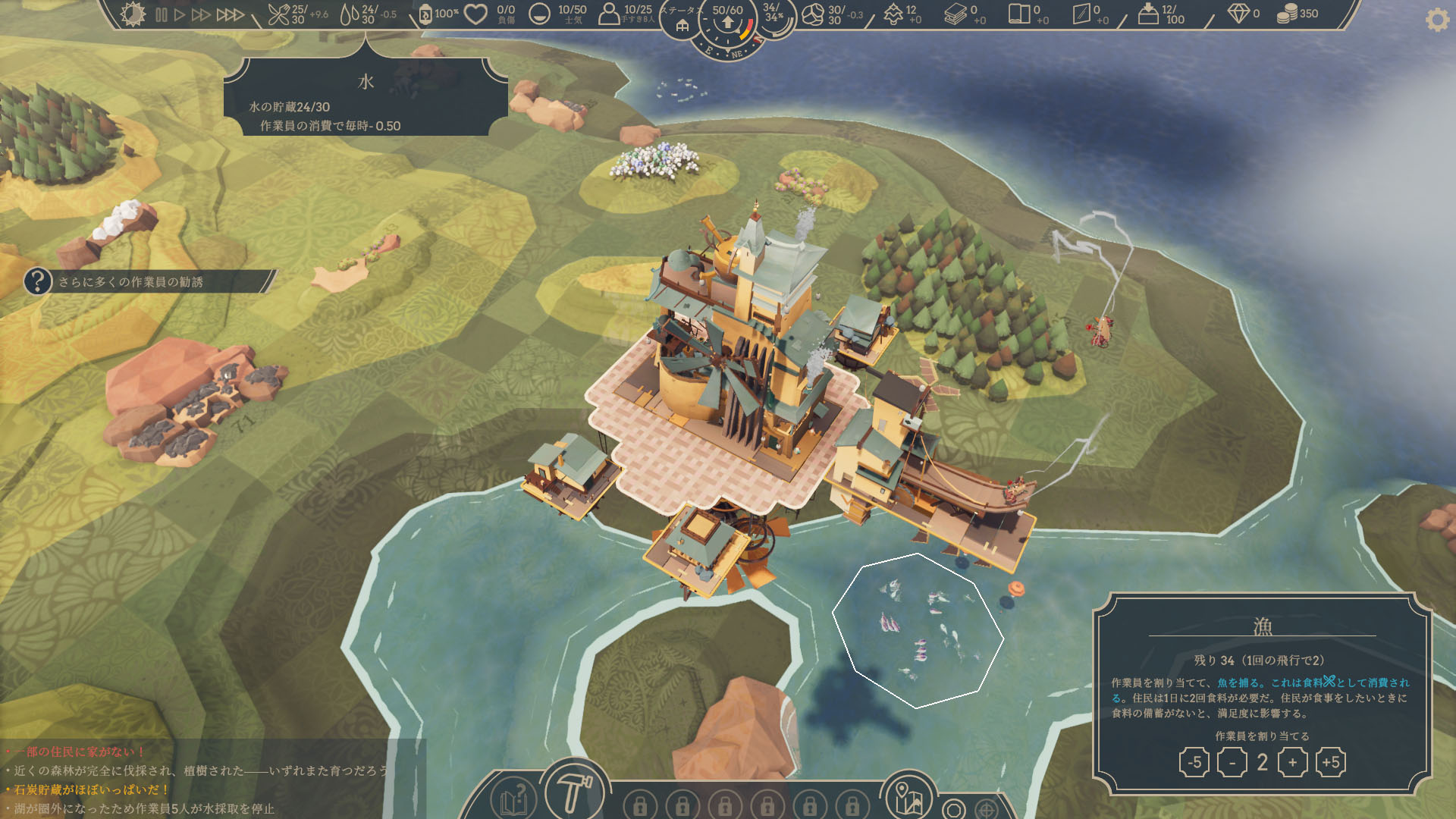Switch to double fast-forward speed
1456x819 pixels.
[x=201, y=14]
